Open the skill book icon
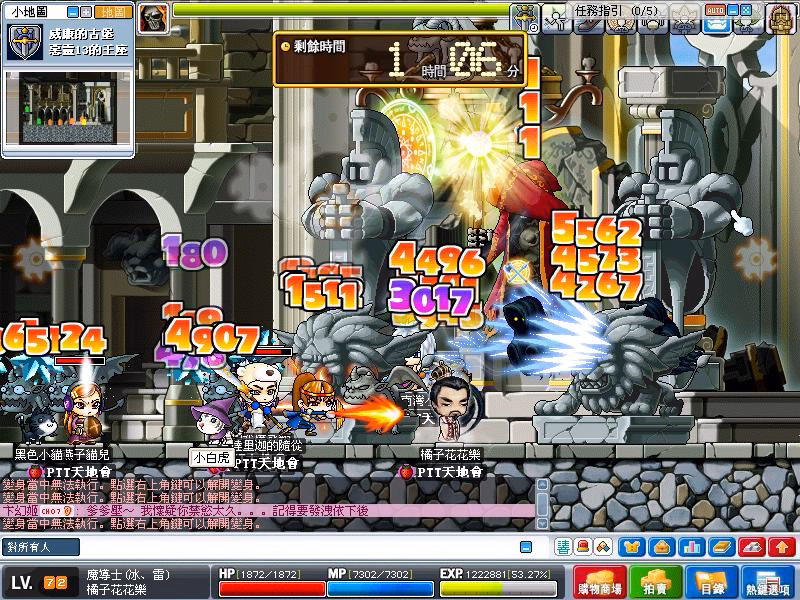This screenshot has width=800, height=600. click(720, 546)
